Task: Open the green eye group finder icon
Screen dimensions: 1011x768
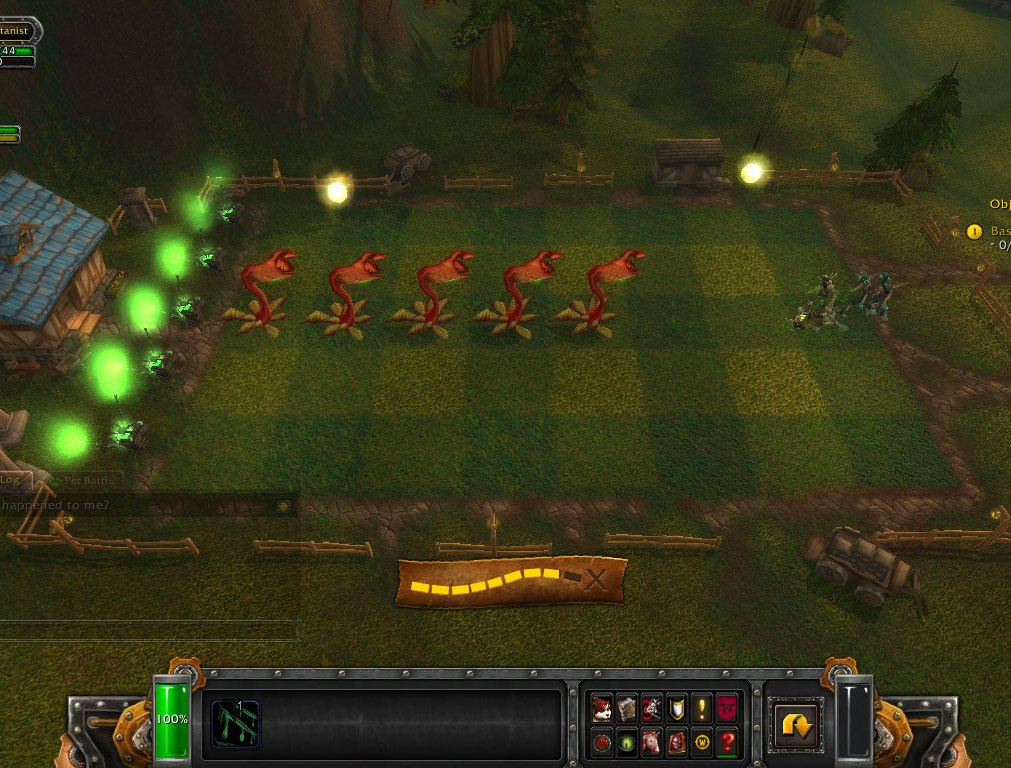Action: (627, 743)
